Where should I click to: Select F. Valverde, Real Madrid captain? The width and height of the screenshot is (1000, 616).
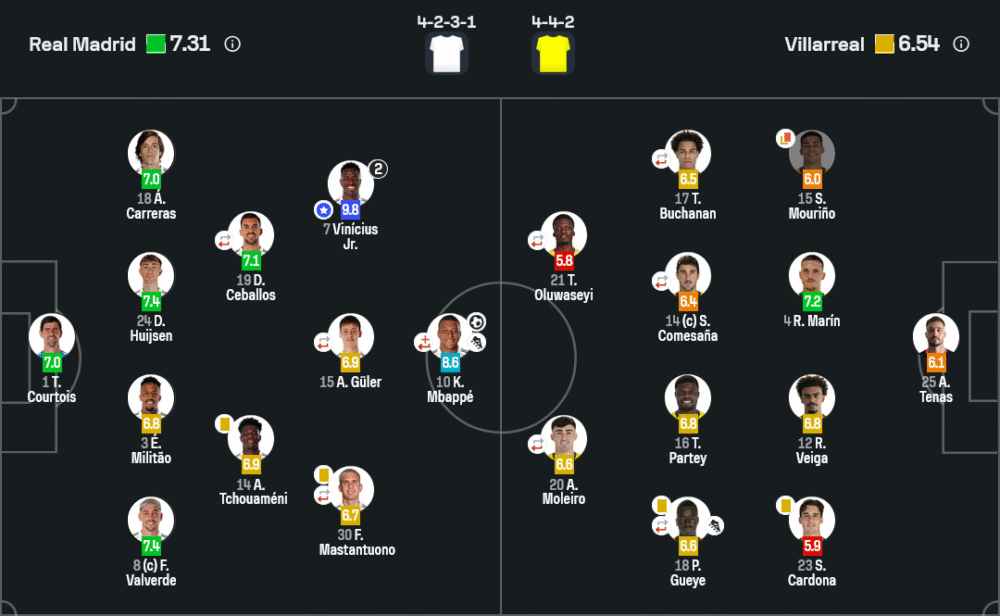151,521
